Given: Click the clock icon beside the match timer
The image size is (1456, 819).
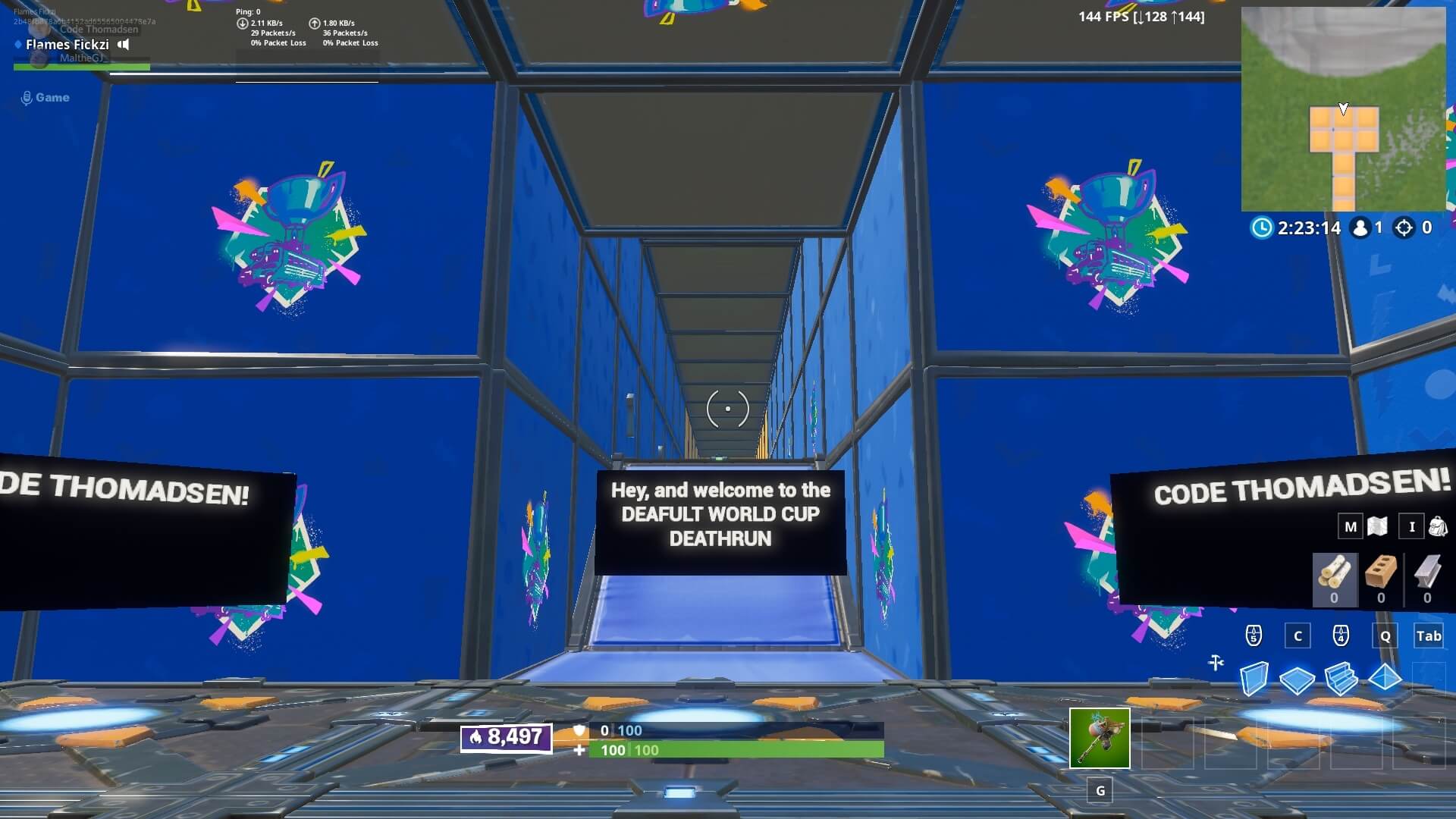Looking at the screenshot, I should click(1261, 227).
